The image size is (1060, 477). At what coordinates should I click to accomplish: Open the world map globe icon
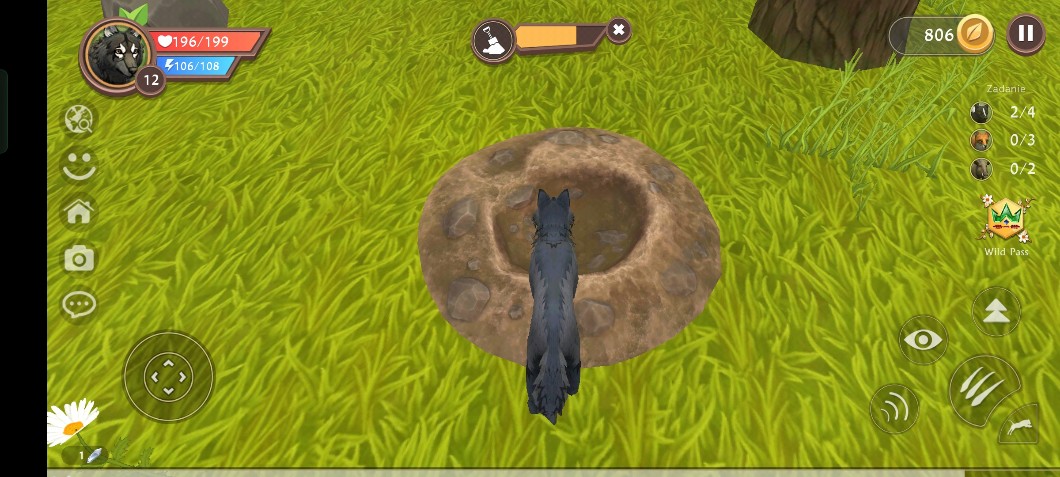[79, 120]
